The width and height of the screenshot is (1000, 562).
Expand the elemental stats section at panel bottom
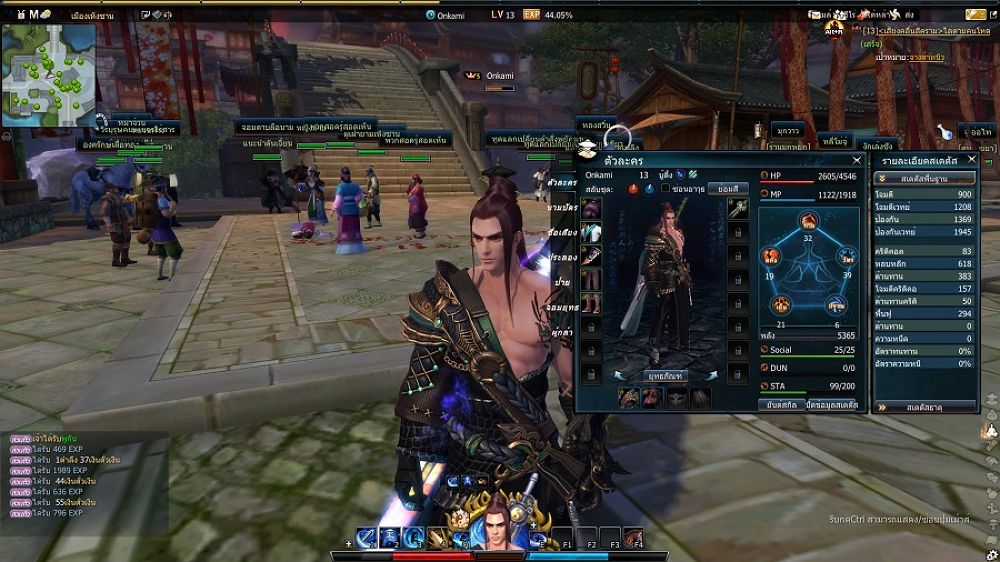click(x=924, y=407)
